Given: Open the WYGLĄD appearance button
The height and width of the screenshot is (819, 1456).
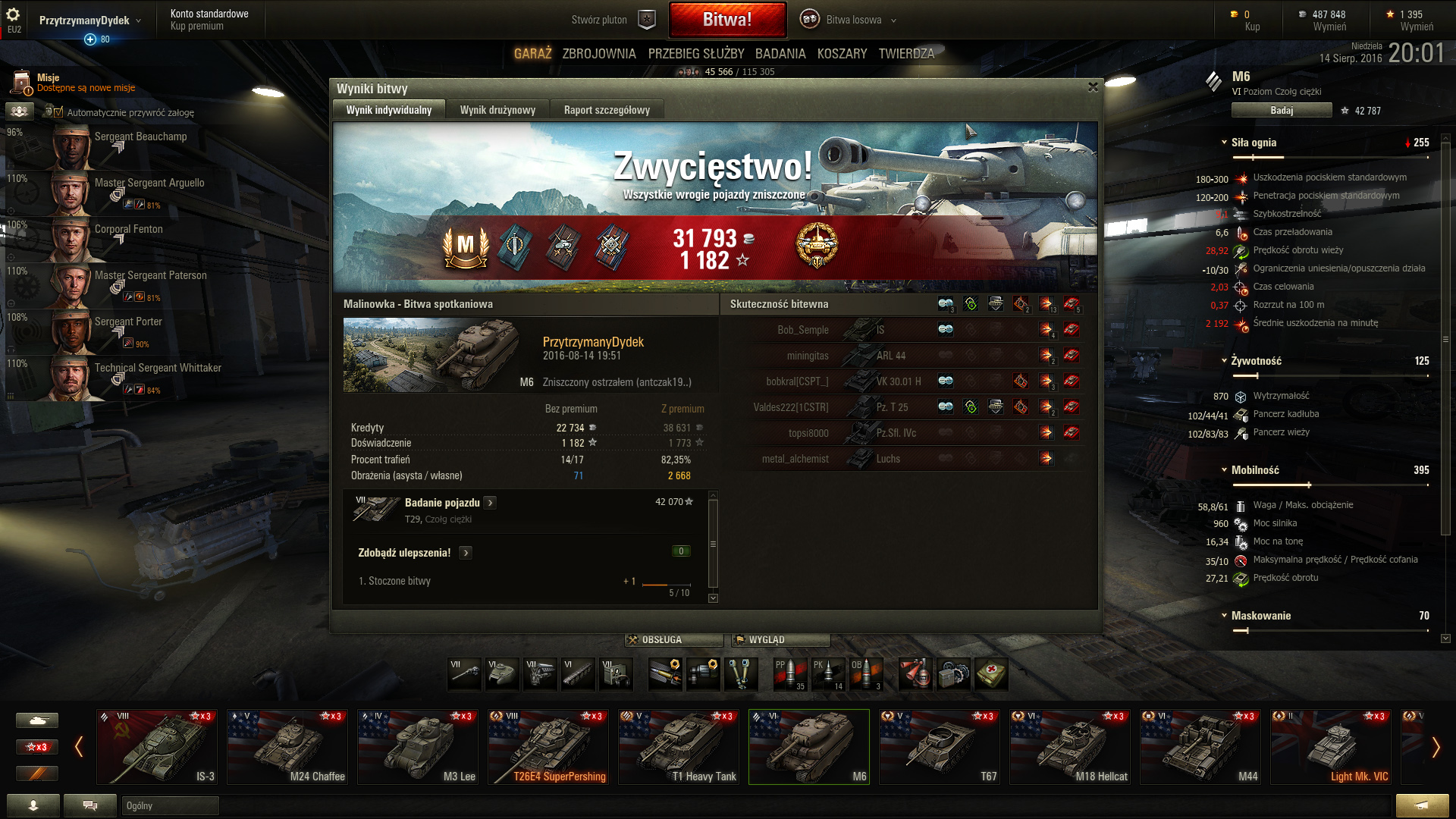Looking at the screenshot, I should pos(780,640).
